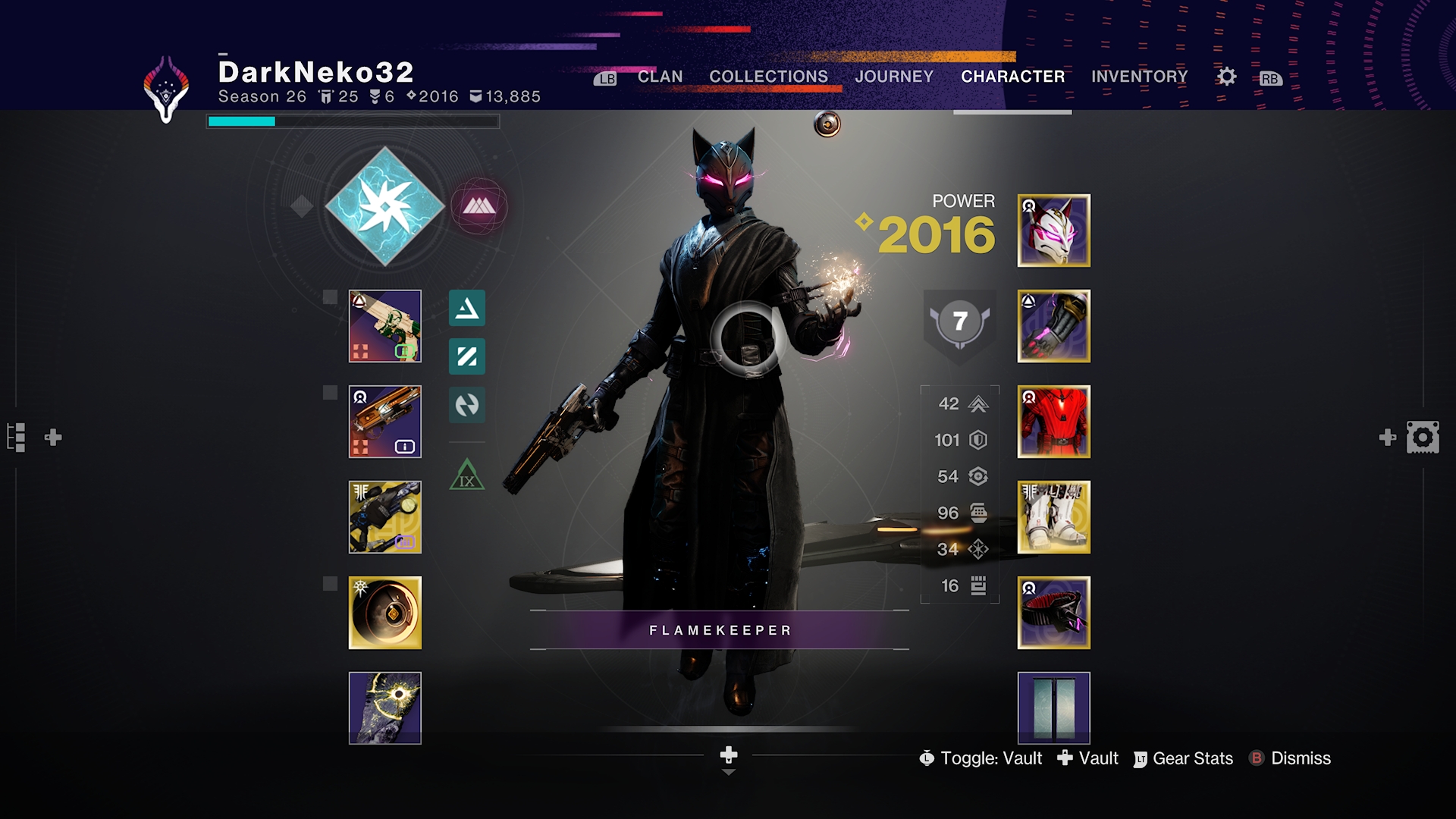Choose the exotic gauntlets slot
1456x819 pixels.
[x=1053, y=326]
